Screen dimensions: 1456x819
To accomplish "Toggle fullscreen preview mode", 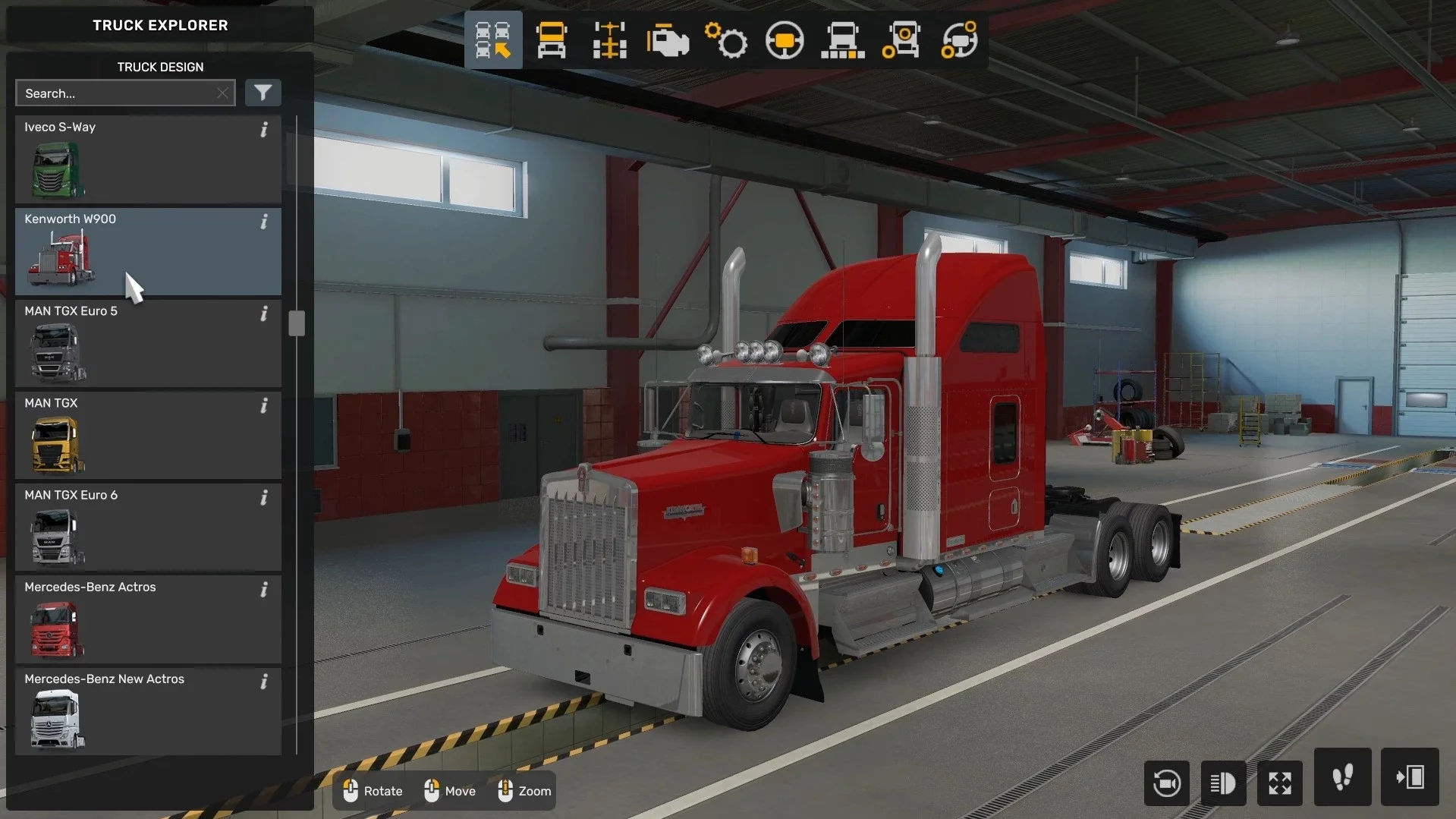I will tap(1279, 783).
